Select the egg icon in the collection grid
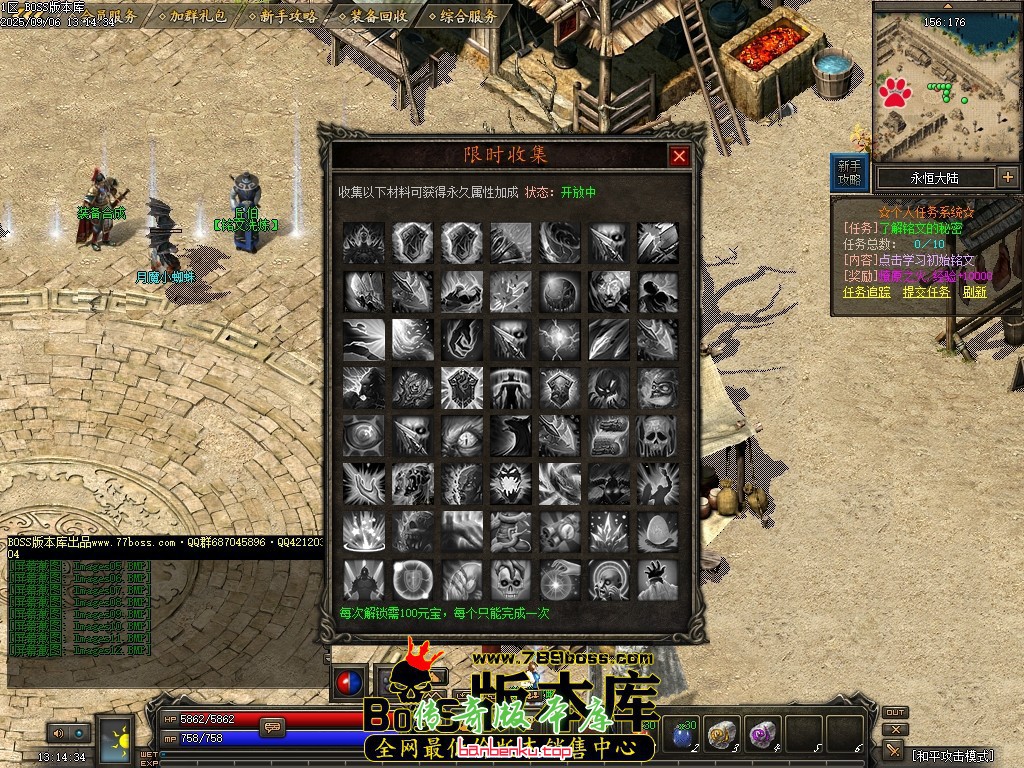1024x768 pixels. (x=657, y=532)
